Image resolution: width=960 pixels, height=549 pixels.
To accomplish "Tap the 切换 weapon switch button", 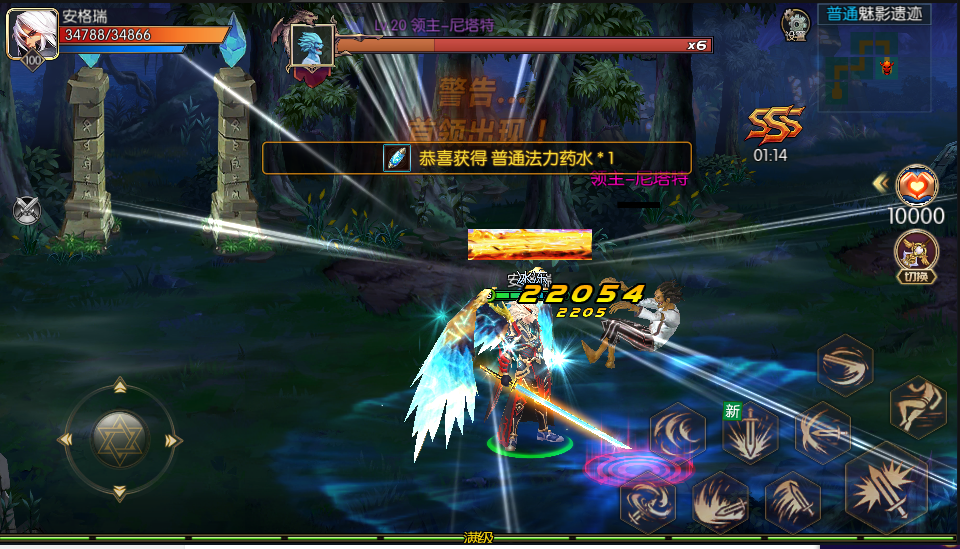I will click(x=916, y=255).
